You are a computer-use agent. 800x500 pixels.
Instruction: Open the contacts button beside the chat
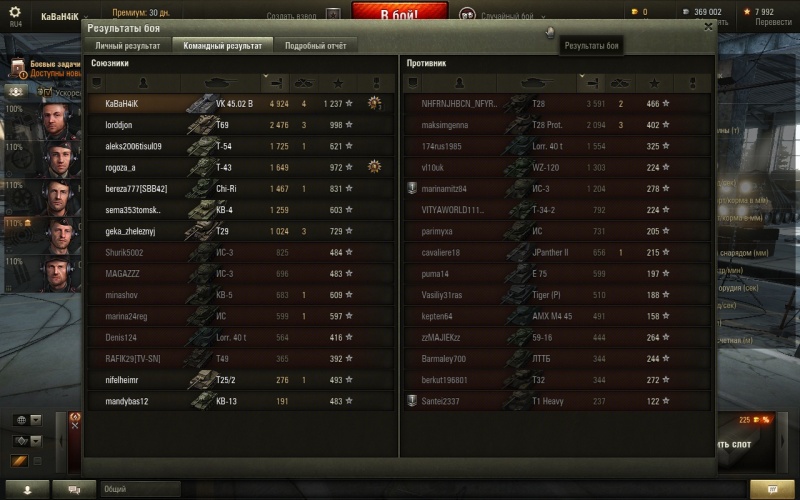tap(27, 489)
